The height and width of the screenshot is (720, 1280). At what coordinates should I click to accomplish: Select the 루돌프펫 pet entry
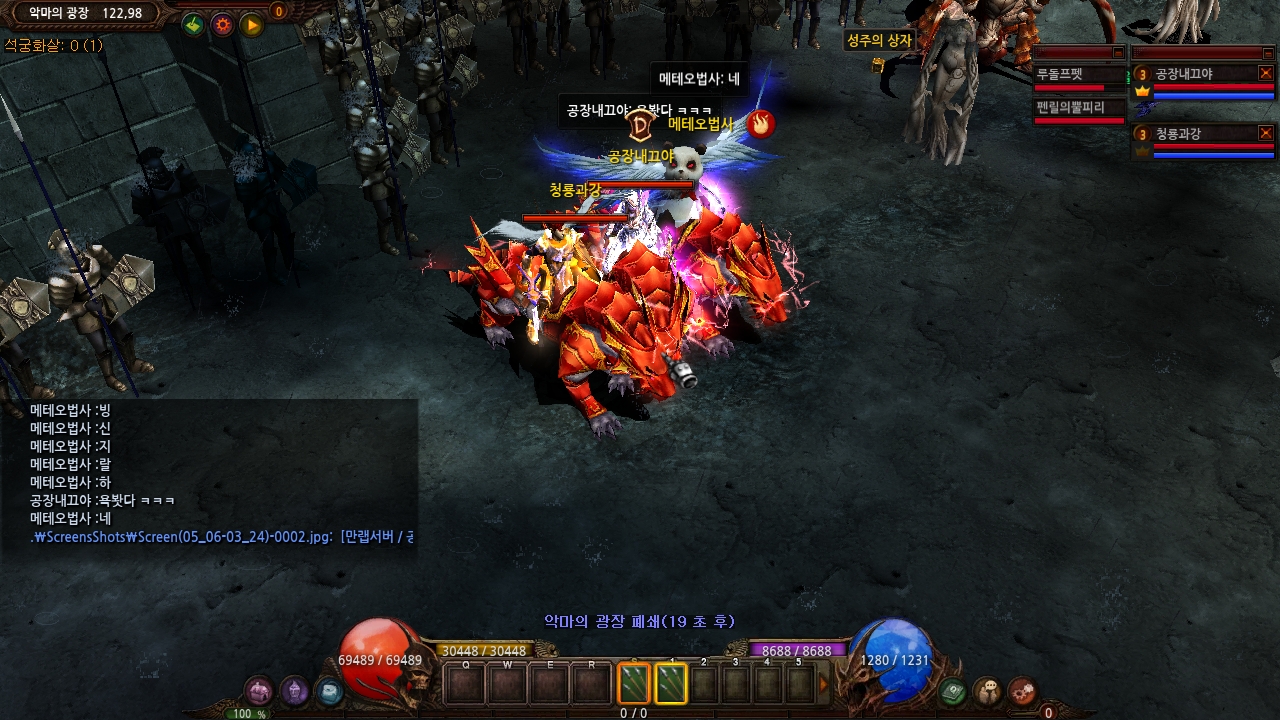(1080, 76)
